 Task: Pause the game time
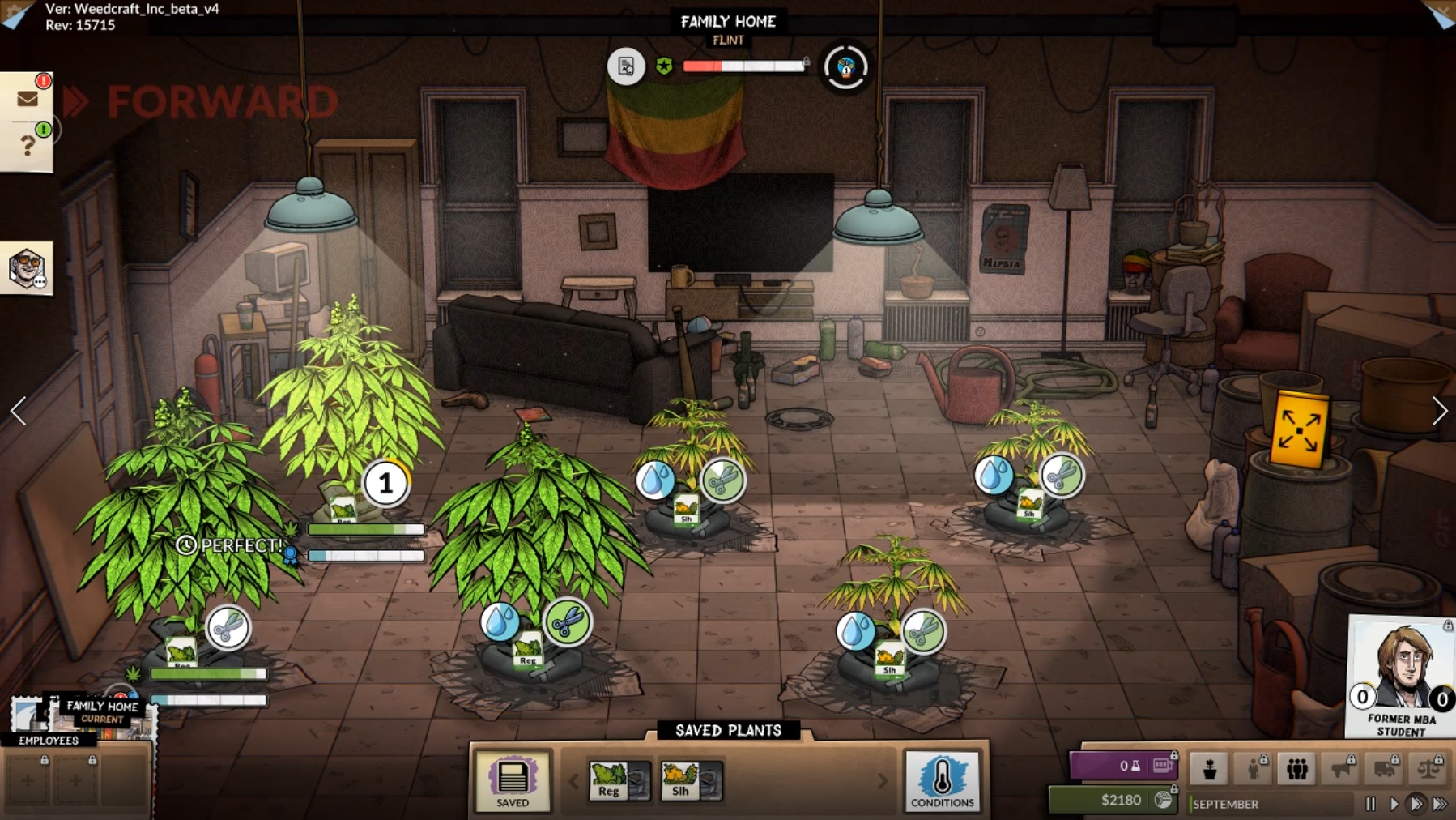[1370, 804]
